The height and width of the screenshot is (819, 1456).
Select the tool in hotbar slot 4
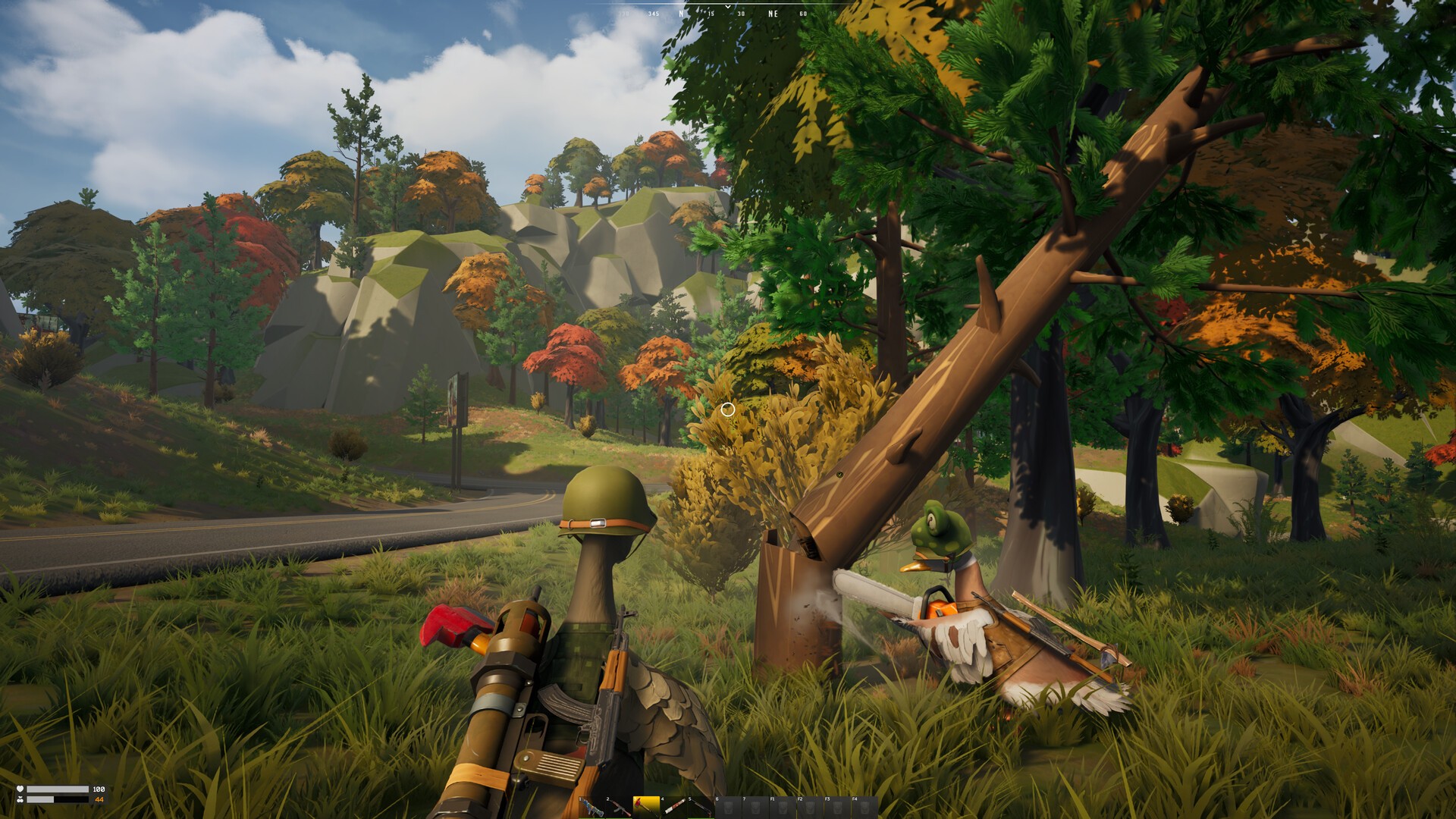point(674,805)
